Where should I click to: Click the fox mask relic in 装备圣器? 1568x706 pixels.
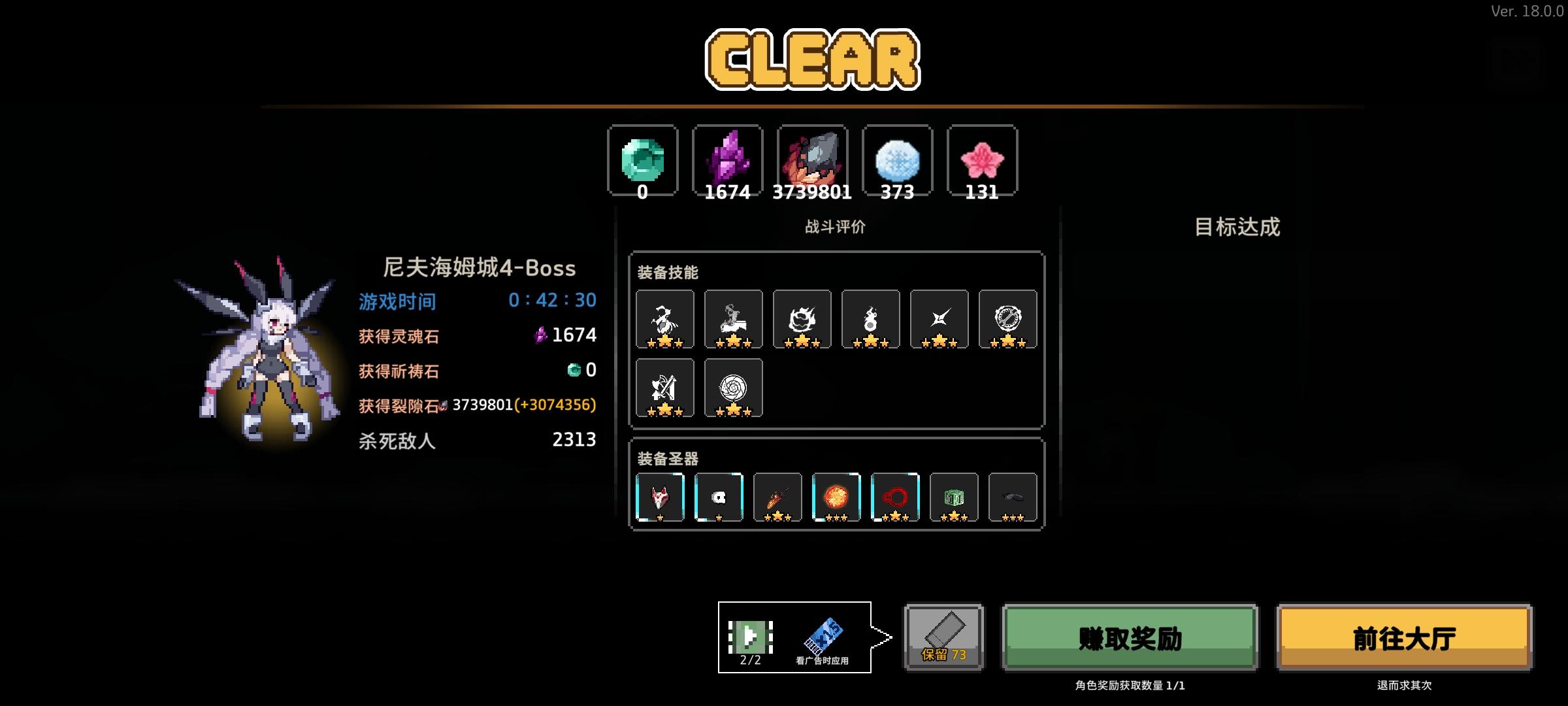660,496
